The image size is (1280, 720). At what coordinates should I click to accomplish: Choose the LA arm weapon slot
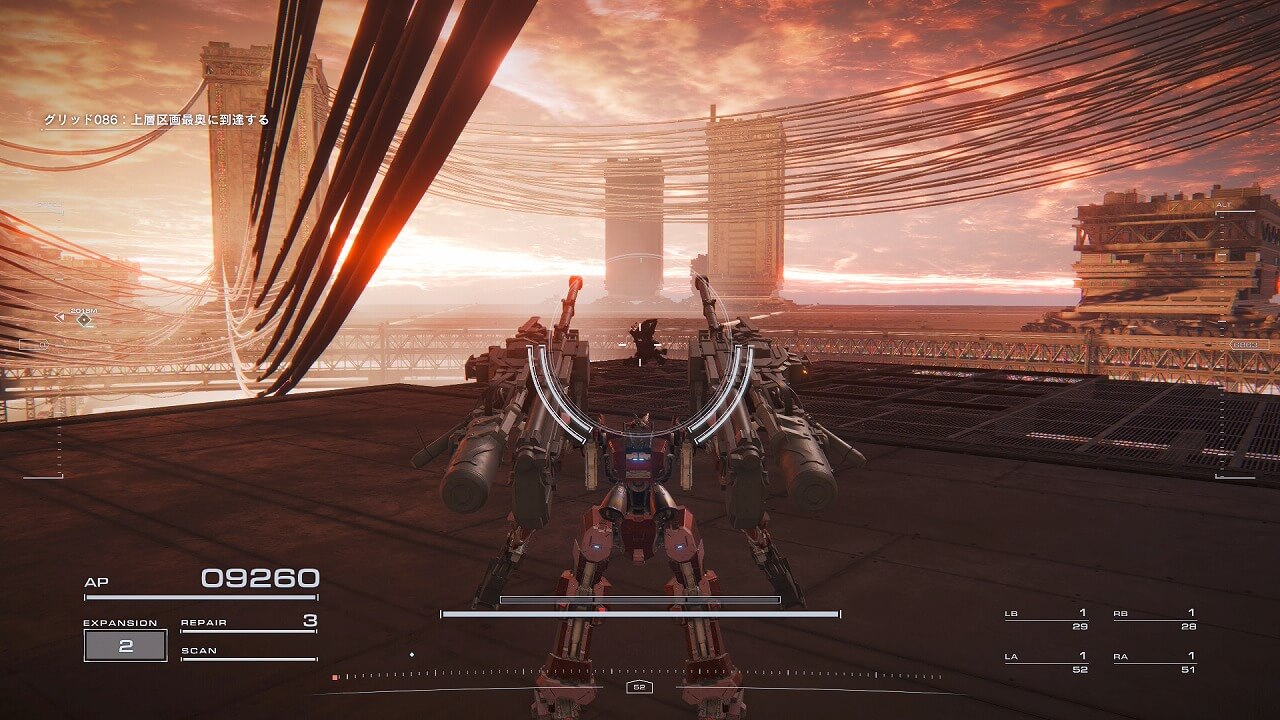point(1046,662)
